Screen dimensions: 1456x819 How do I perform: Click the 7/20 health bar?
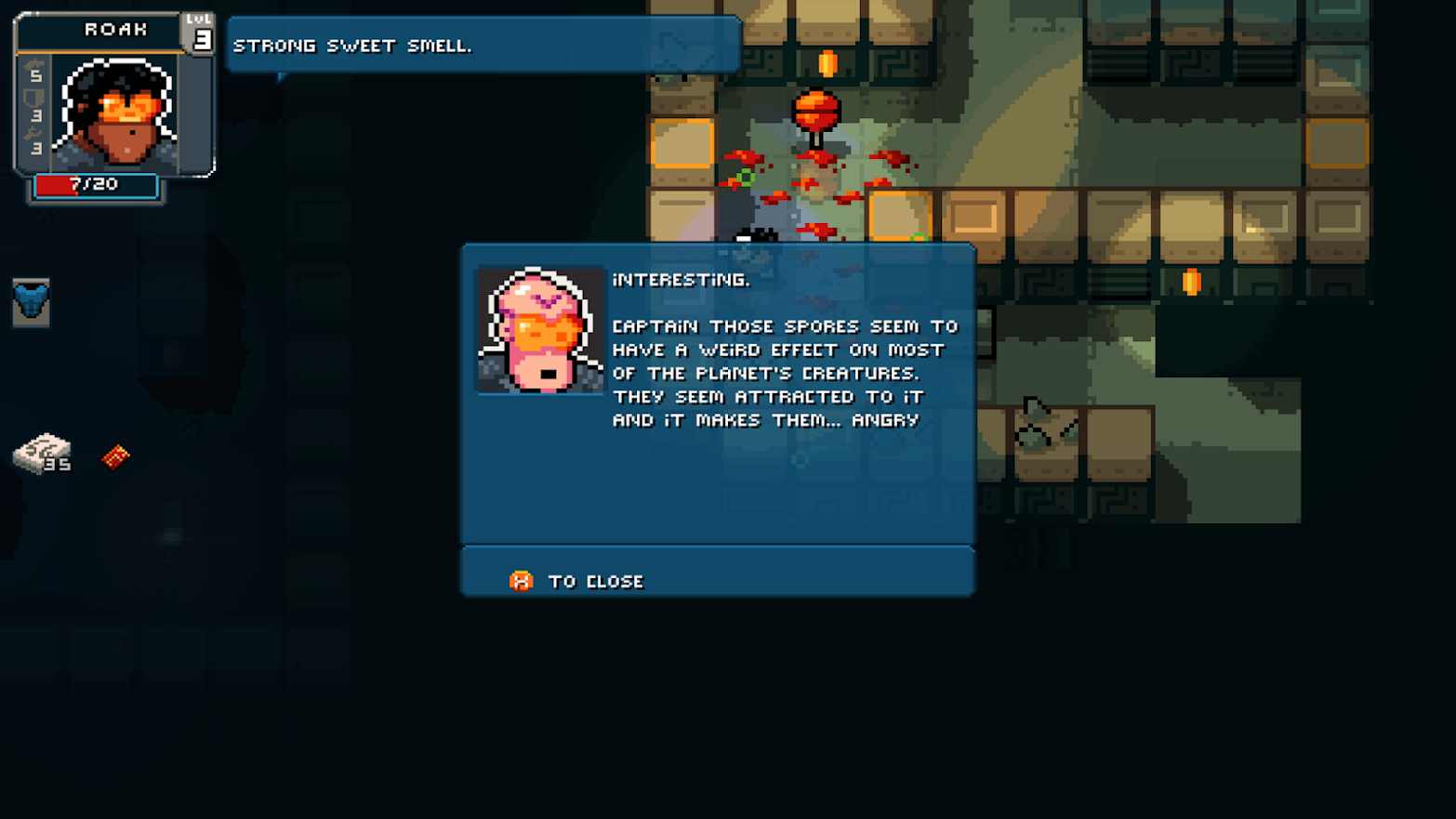(95, 184)
